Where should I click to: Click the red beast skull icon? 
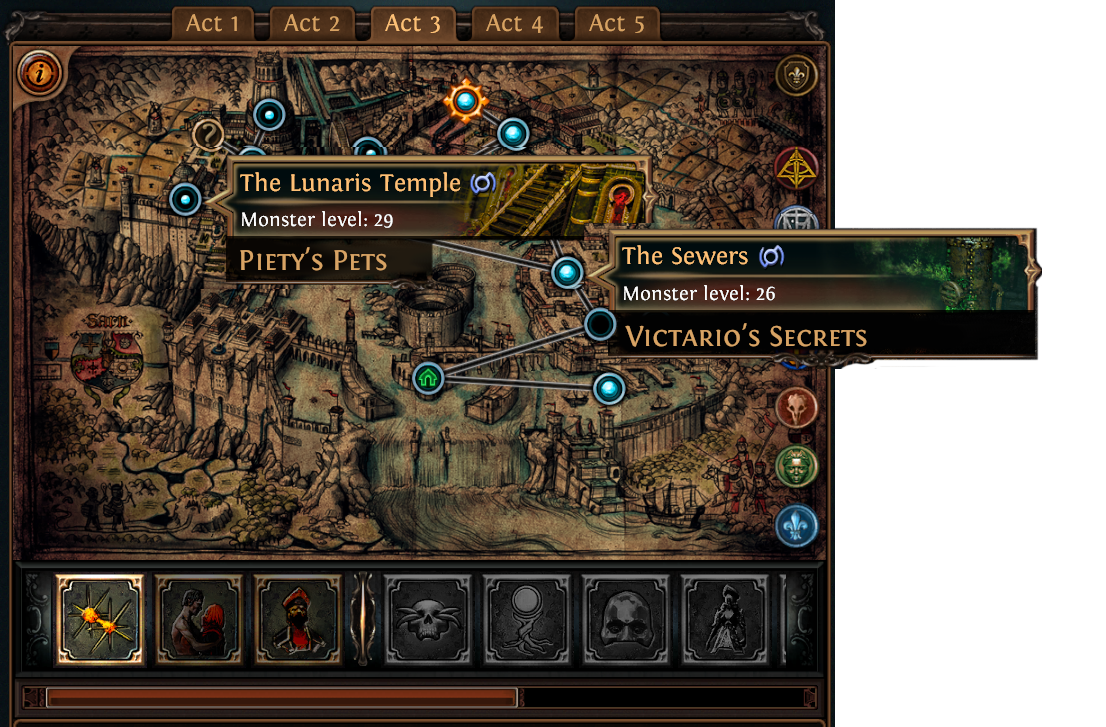(x=796, y=407)
